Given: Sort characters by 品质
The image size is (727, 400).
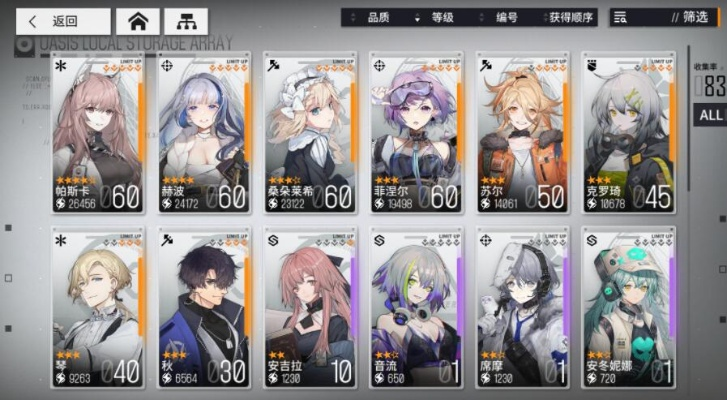Looking at the screenshot, I should (x=378, y=17).
